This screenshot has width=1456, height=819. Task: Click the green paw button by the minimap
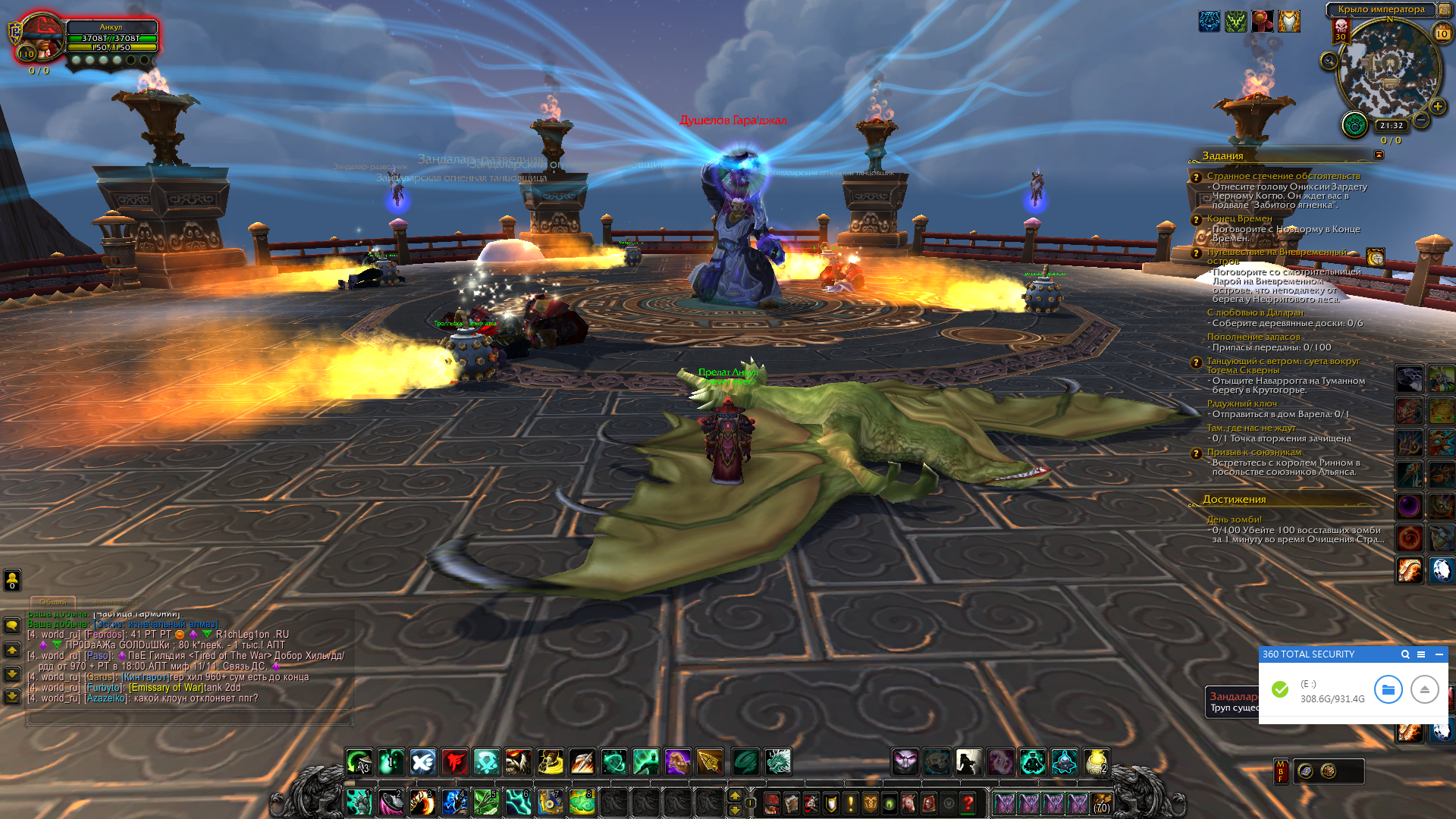(x=1354, y=124)
